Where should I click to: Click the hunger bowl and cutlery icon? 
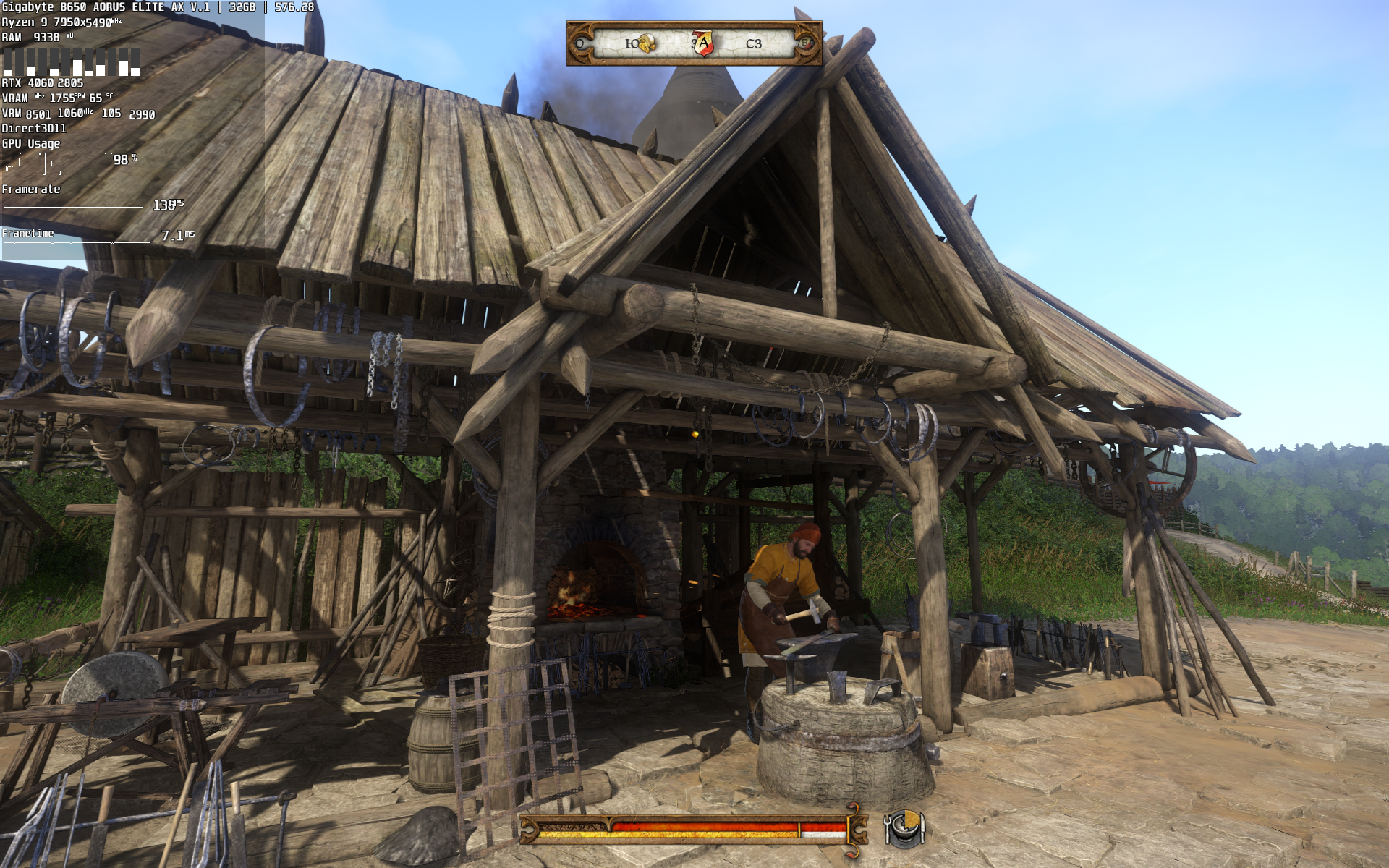[x=904, y=828]
